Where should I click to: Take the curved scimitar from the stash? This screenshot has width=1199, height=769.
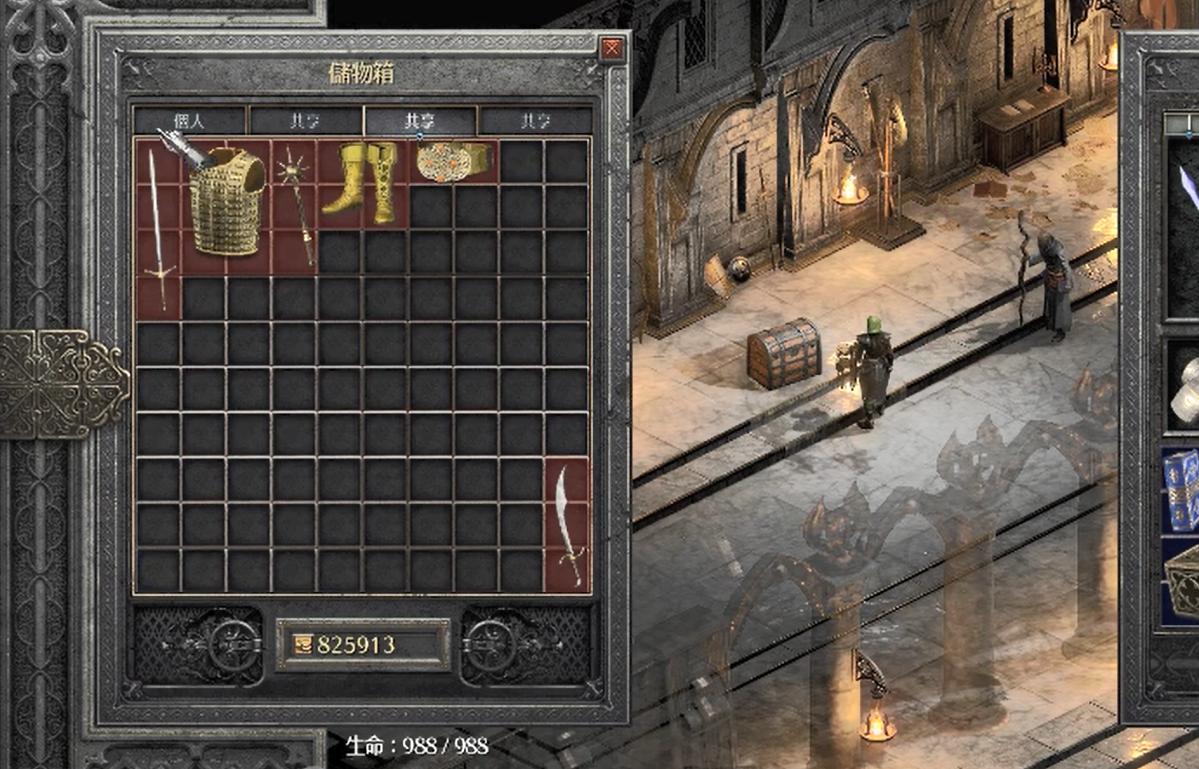point(567,525)
